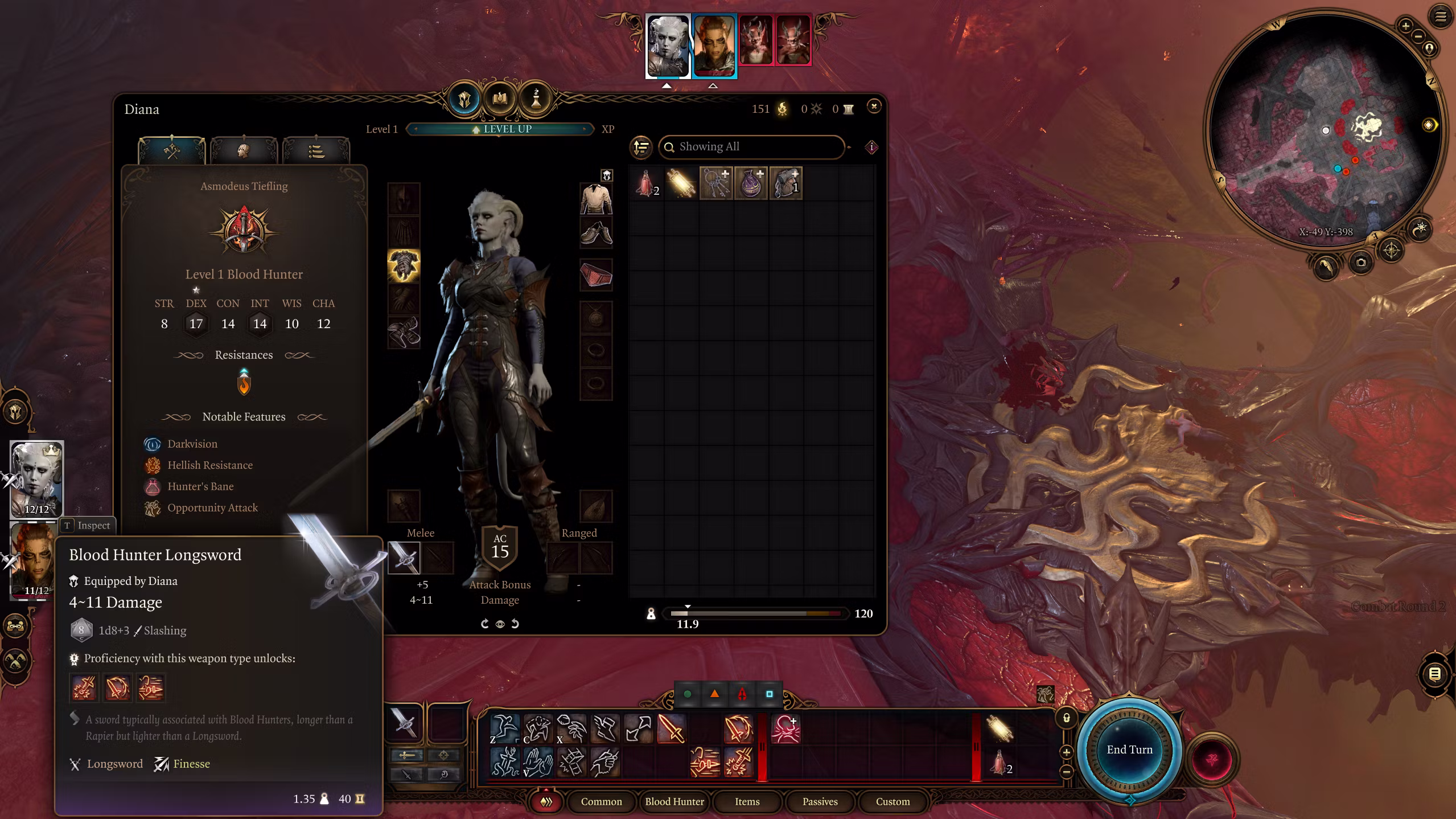Click the inventory search field
The width and height of the screenshot is (1456, 819).
(x=751, y=147)
